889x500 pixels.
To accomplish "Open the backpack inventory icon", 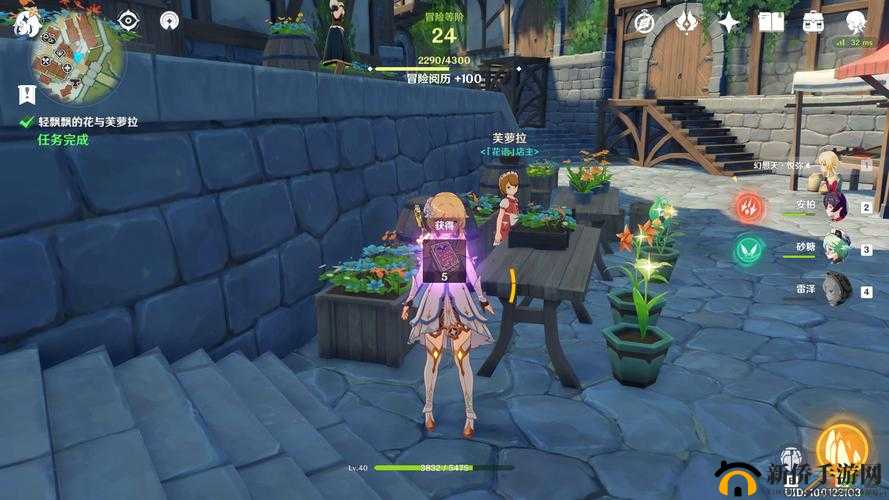I will click(812, 21).
